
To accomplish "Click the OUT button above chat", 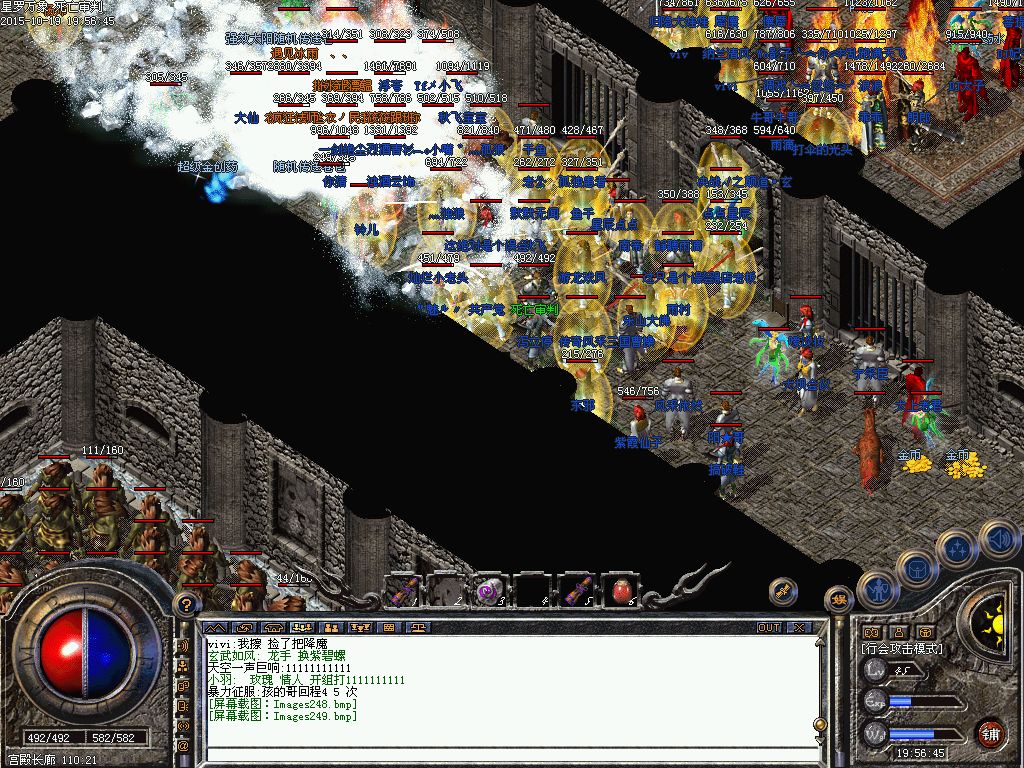I will click(768, 627).
